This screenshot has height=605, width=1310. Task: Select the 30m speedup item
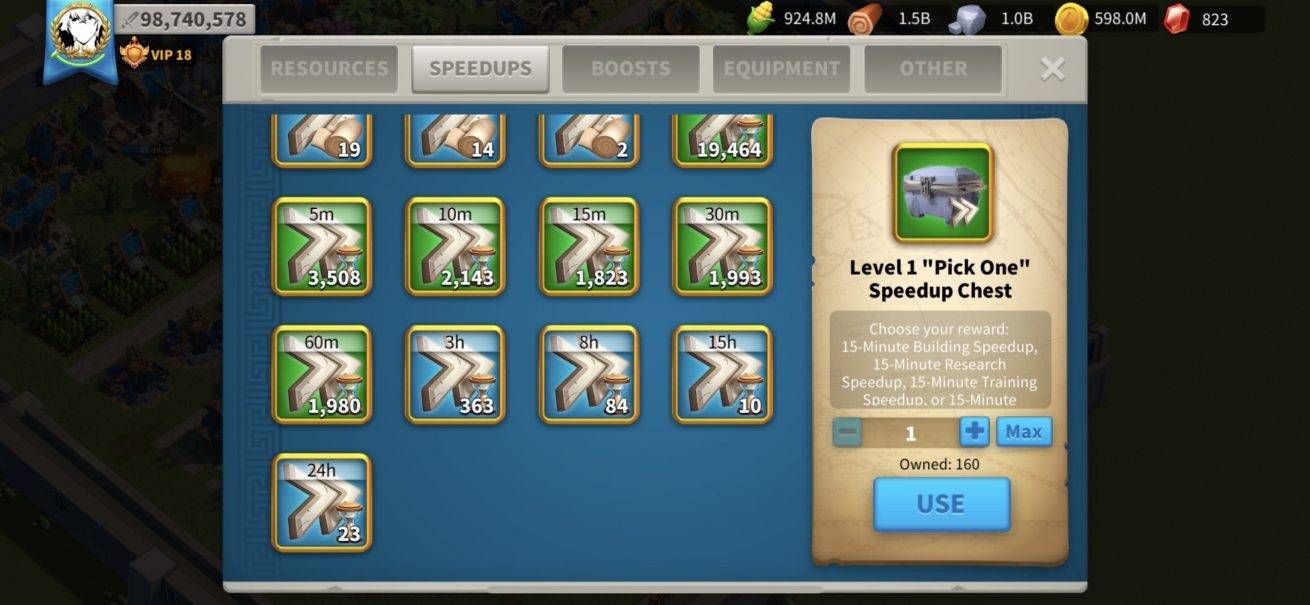[x=723, y=246]
